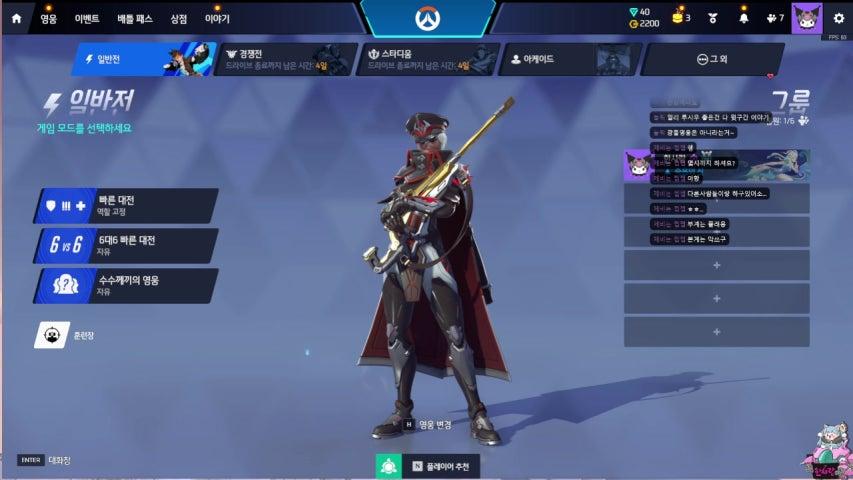Choose the 6대6 빠른 대전 mode

(x=127, y=245)
